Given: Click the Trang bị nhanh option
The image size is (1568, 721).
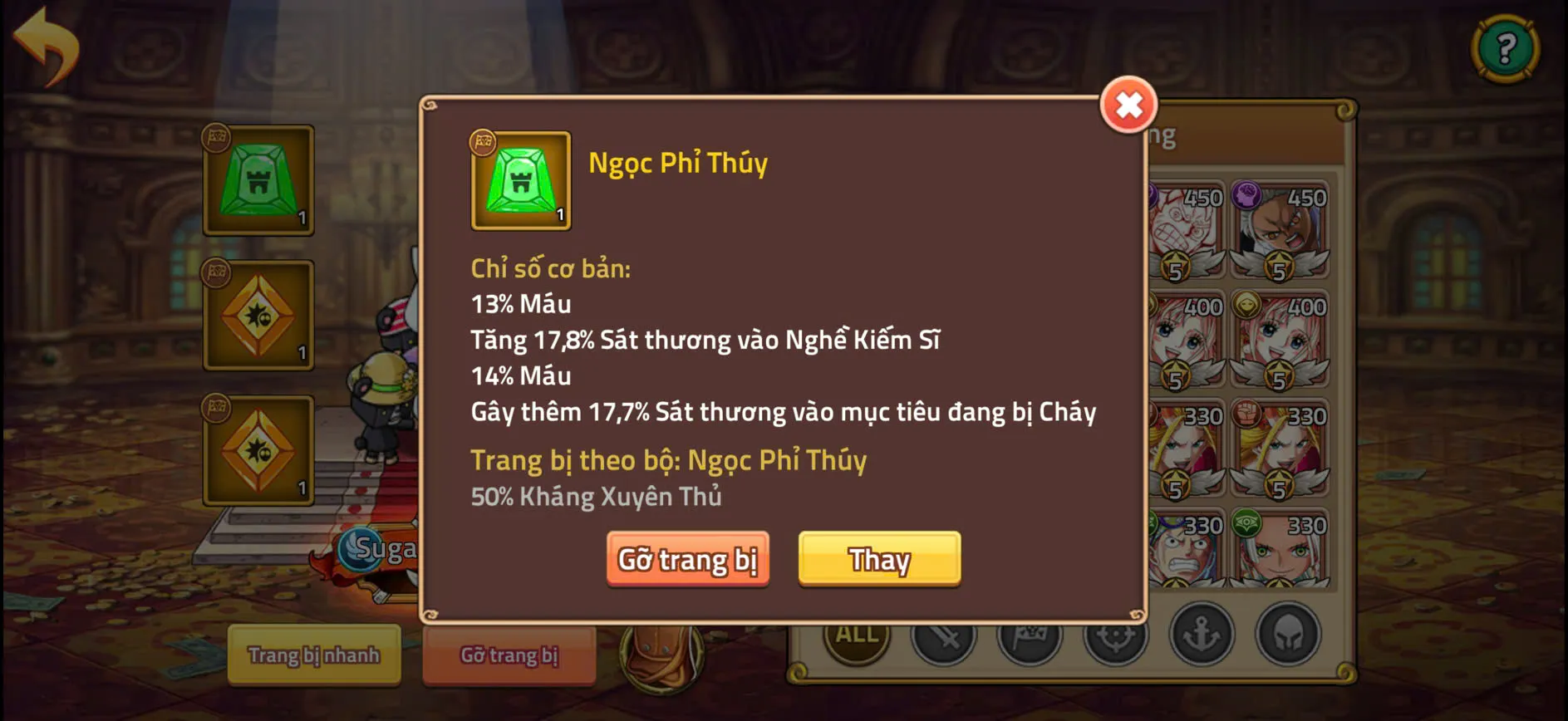Looking at the screenshot, I should (x=314, y=655).
